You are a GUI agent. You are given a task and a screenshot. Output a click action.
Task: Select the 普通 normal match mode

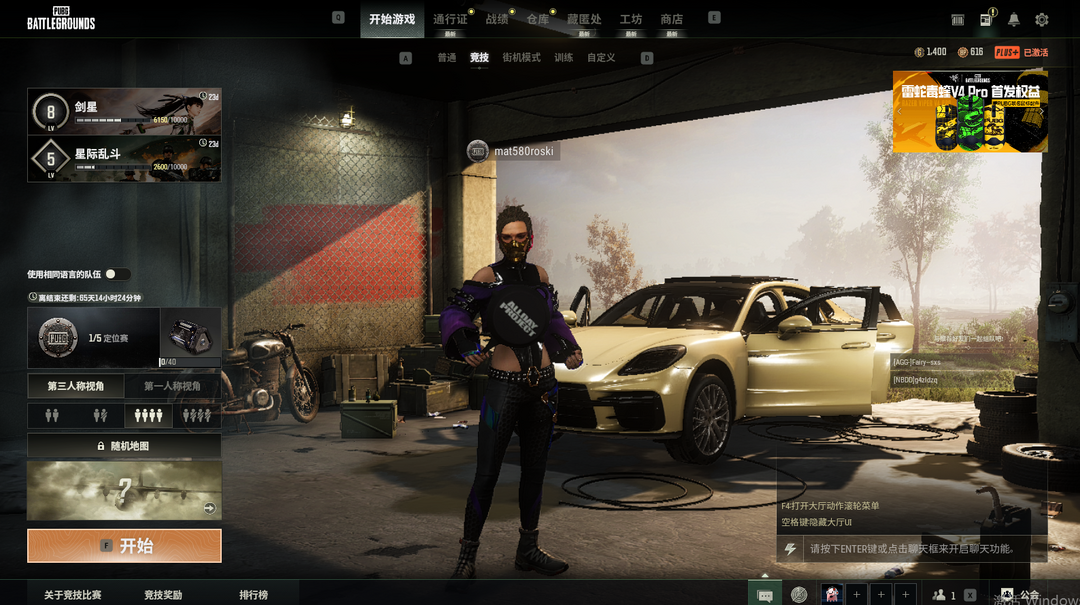[x=446, y=58]
